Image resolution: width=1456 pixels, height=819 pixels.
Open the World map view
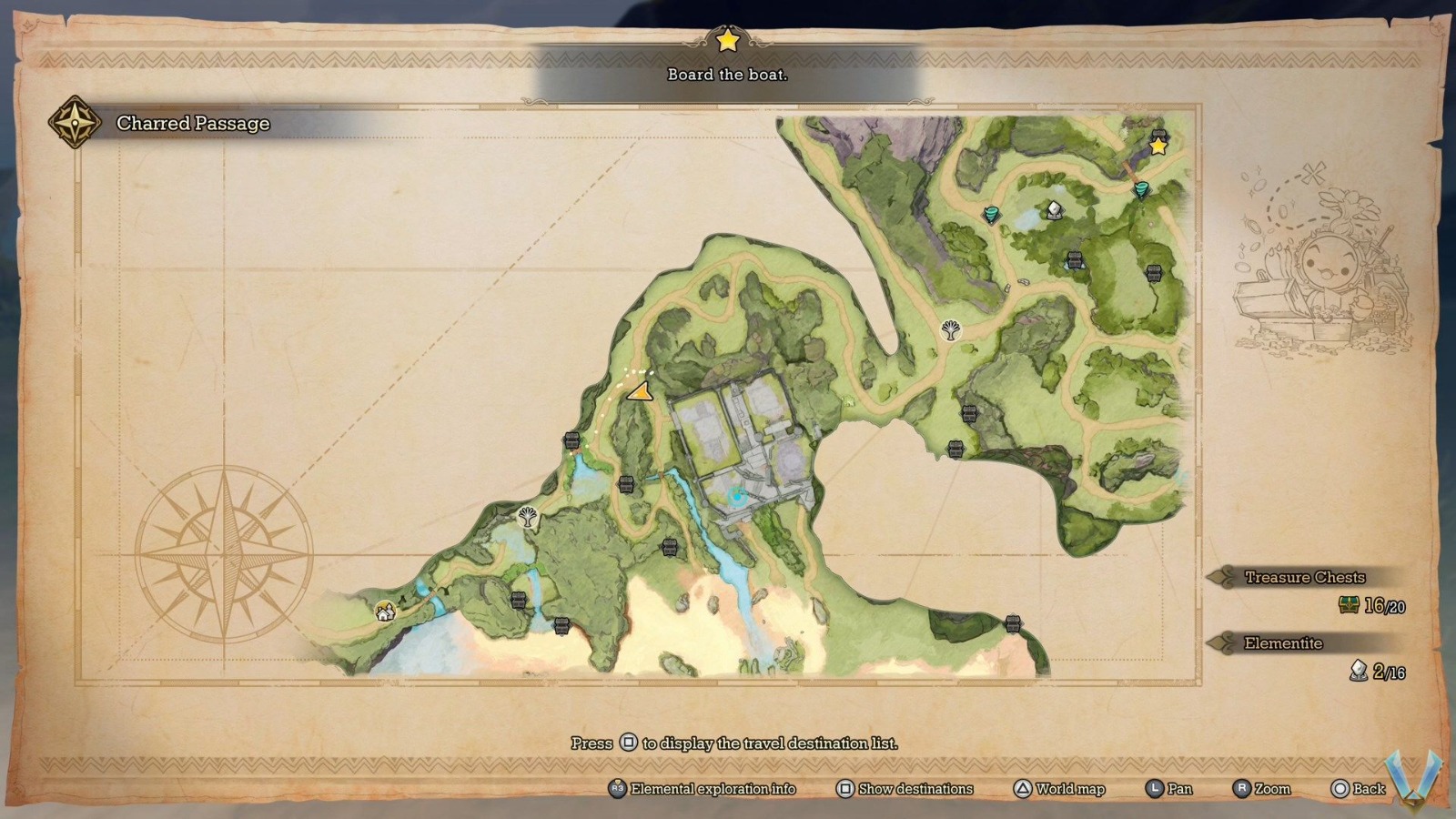tap(1059, 789)
